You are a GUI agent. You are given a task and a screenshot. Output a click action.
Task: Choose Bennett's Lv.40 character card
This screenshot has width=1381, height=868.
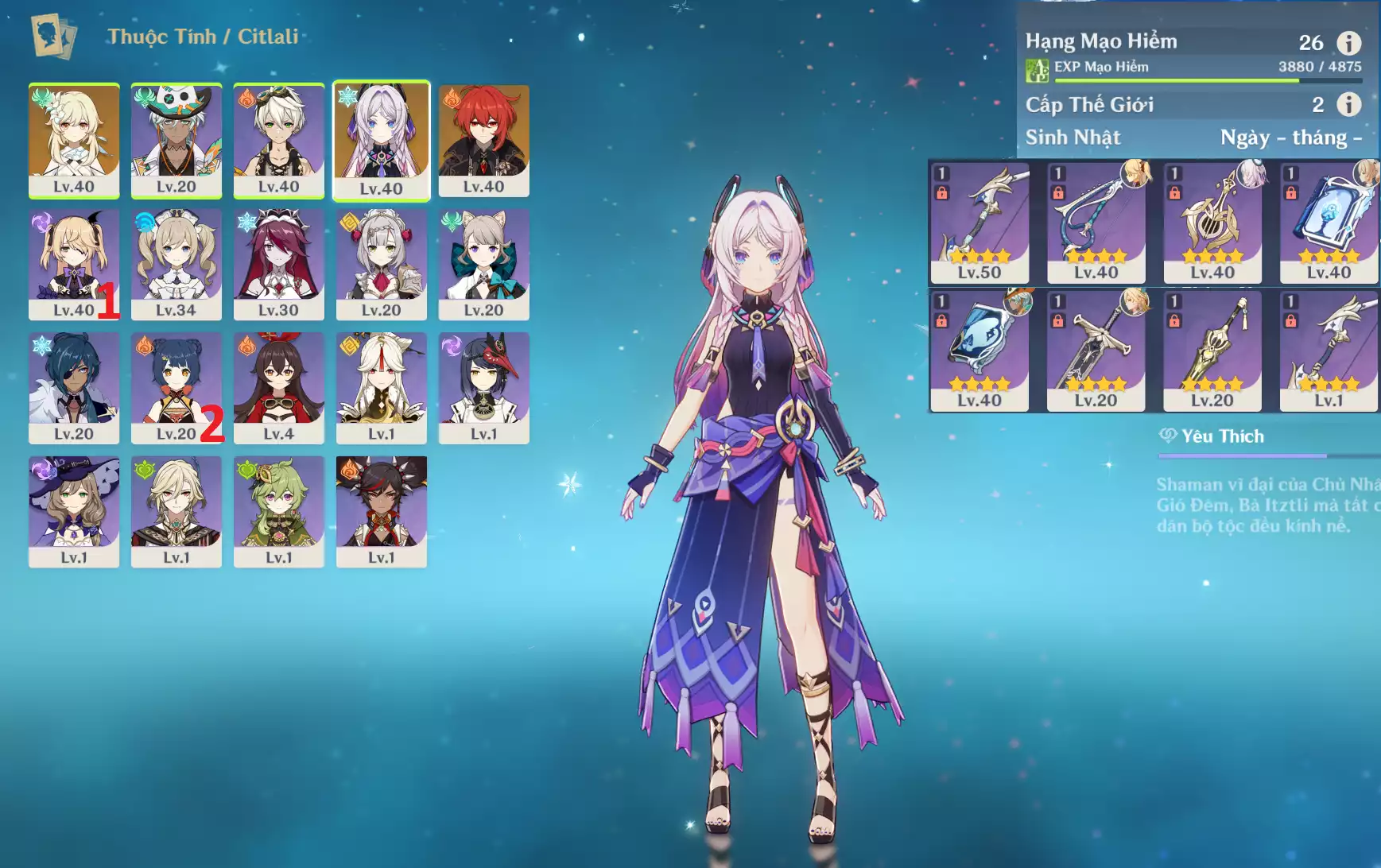pyautogui.click(x=278, y=140)
